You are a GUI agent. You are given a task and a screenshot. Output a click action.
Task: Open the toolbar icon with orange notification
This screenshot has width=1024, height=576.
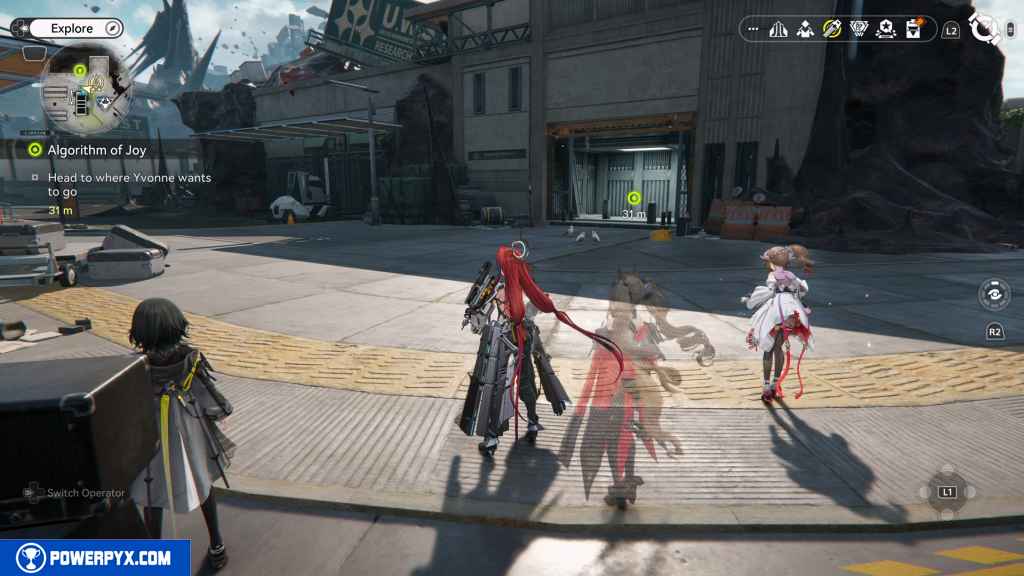click(x=913, y=30)
